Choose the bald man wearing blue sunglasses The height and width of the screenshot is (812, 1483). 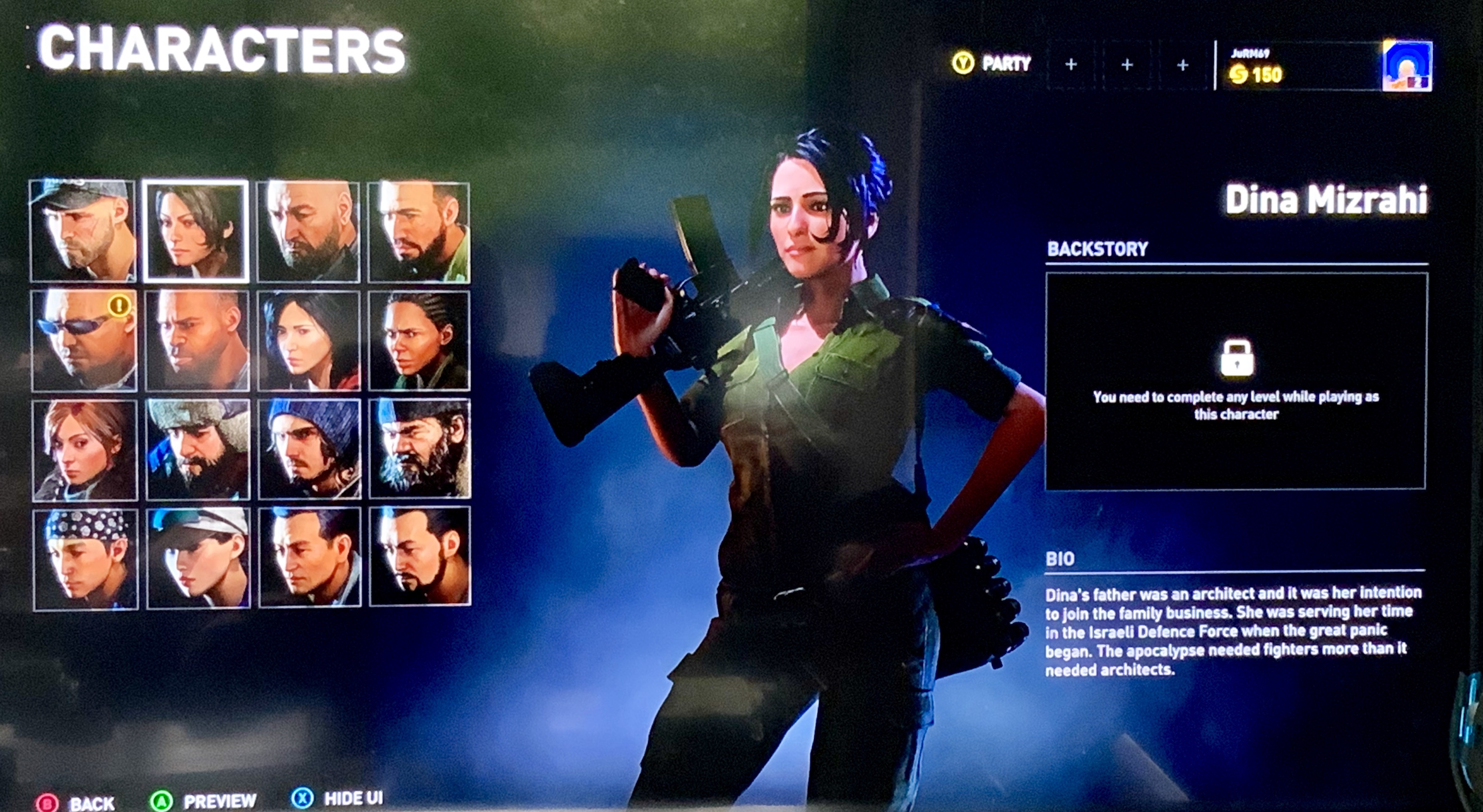pos(84,341)
